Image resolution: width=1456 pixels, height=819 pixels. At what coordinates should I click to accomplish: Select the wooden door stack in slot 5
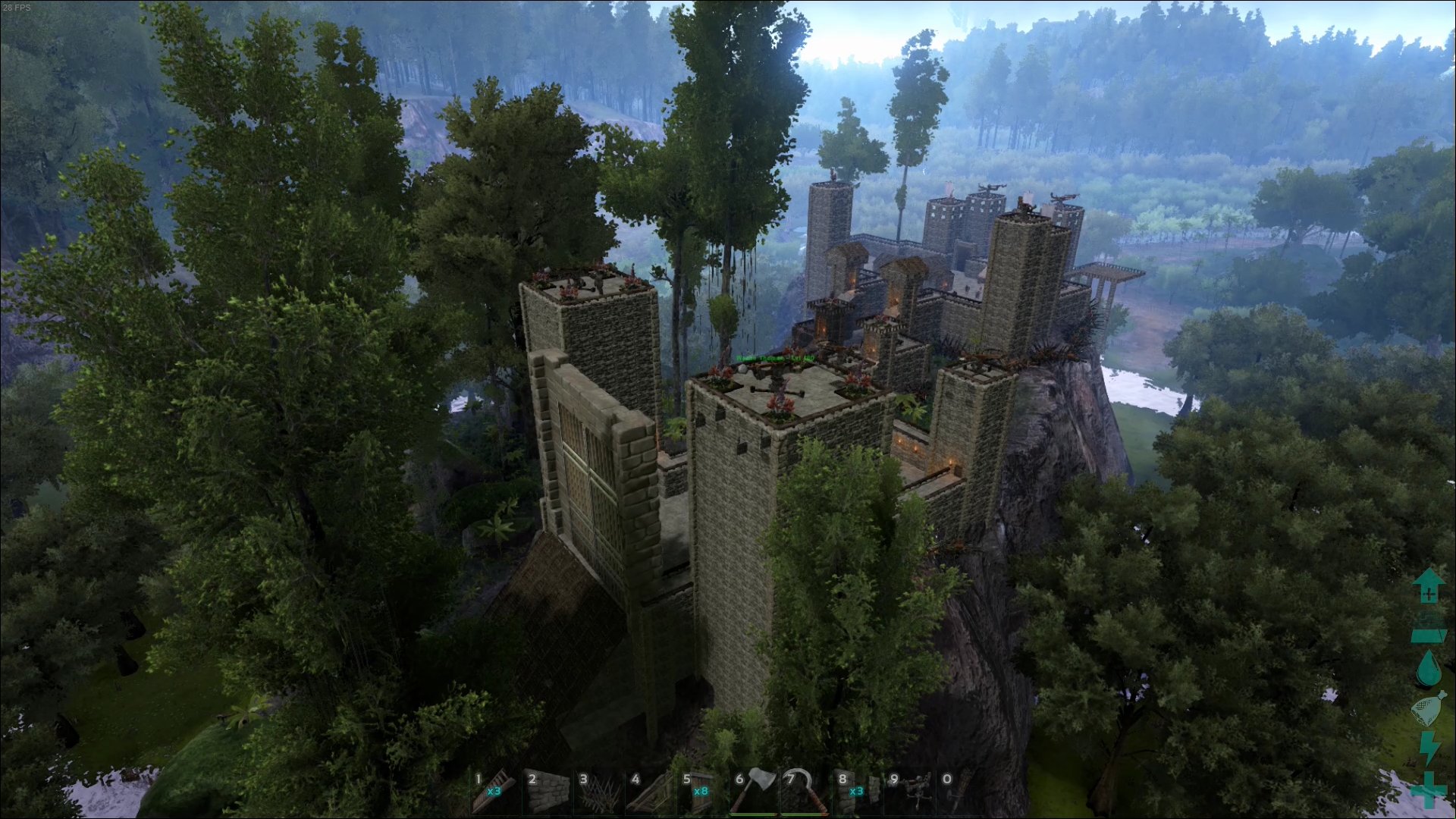pyautogui.click(x=702, y=792)
